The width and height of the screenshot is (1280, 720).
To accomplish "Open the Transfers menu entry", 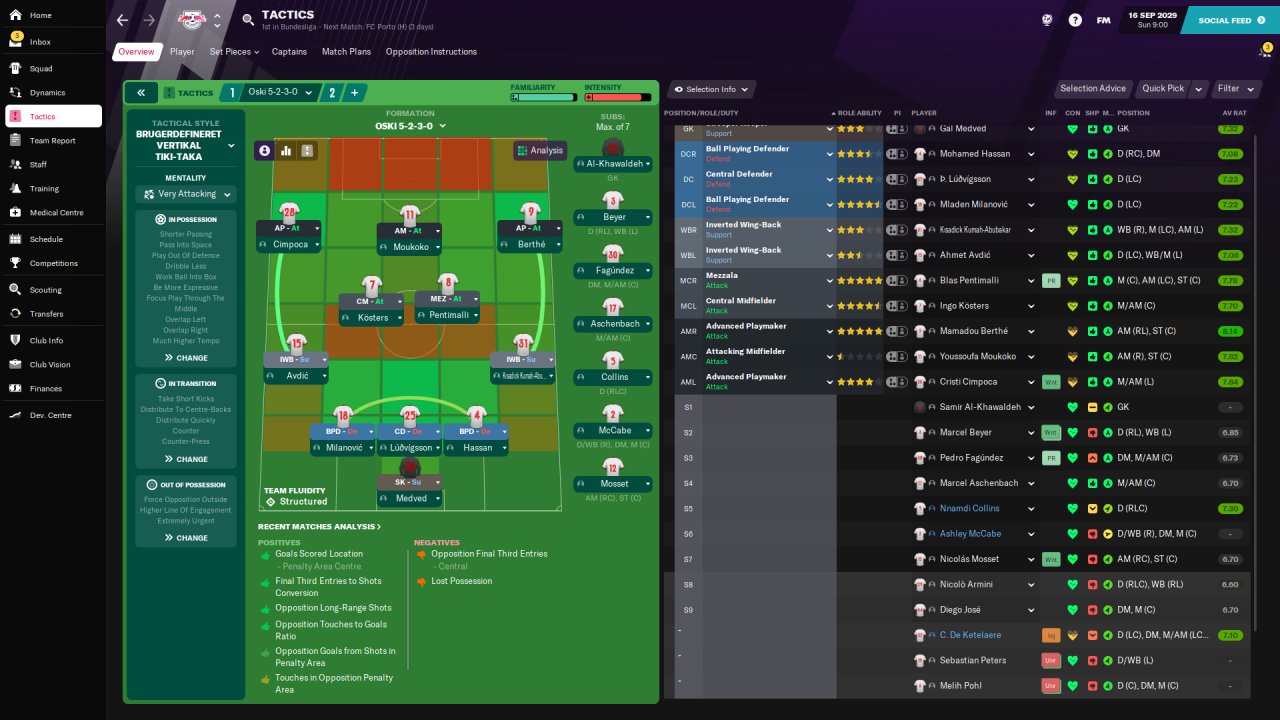I will coord(46,314).
